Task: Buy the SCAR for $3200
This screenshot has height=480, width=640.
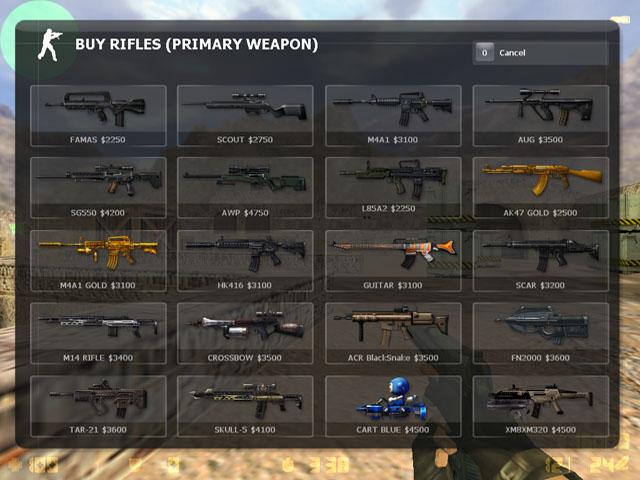Action: click(540, 260)
